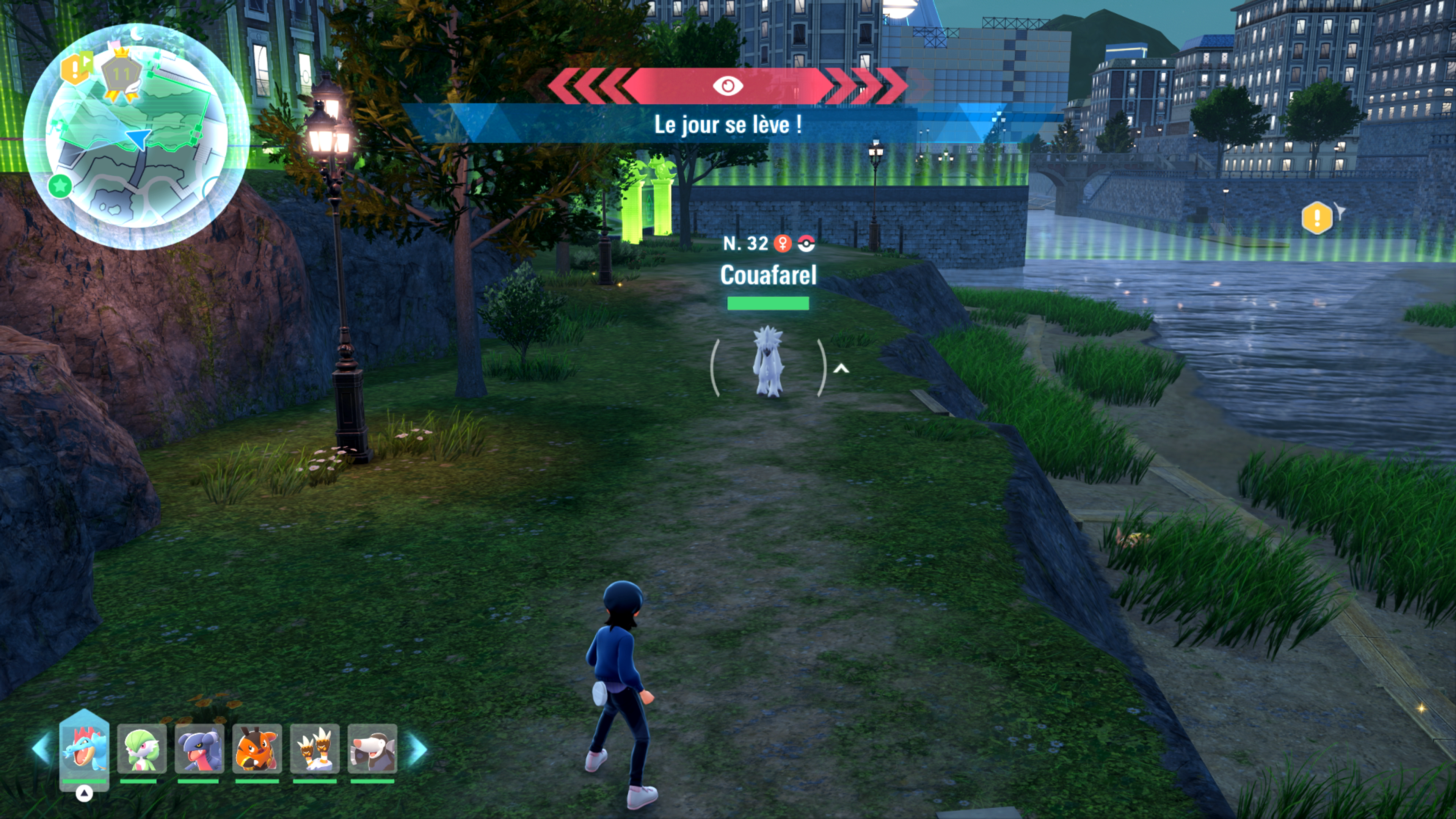Image resolution: width=1456 pixels, height=819 pixels.
Task: Click the yellow quest marker over the river
Action: [x=1317, y=218]
